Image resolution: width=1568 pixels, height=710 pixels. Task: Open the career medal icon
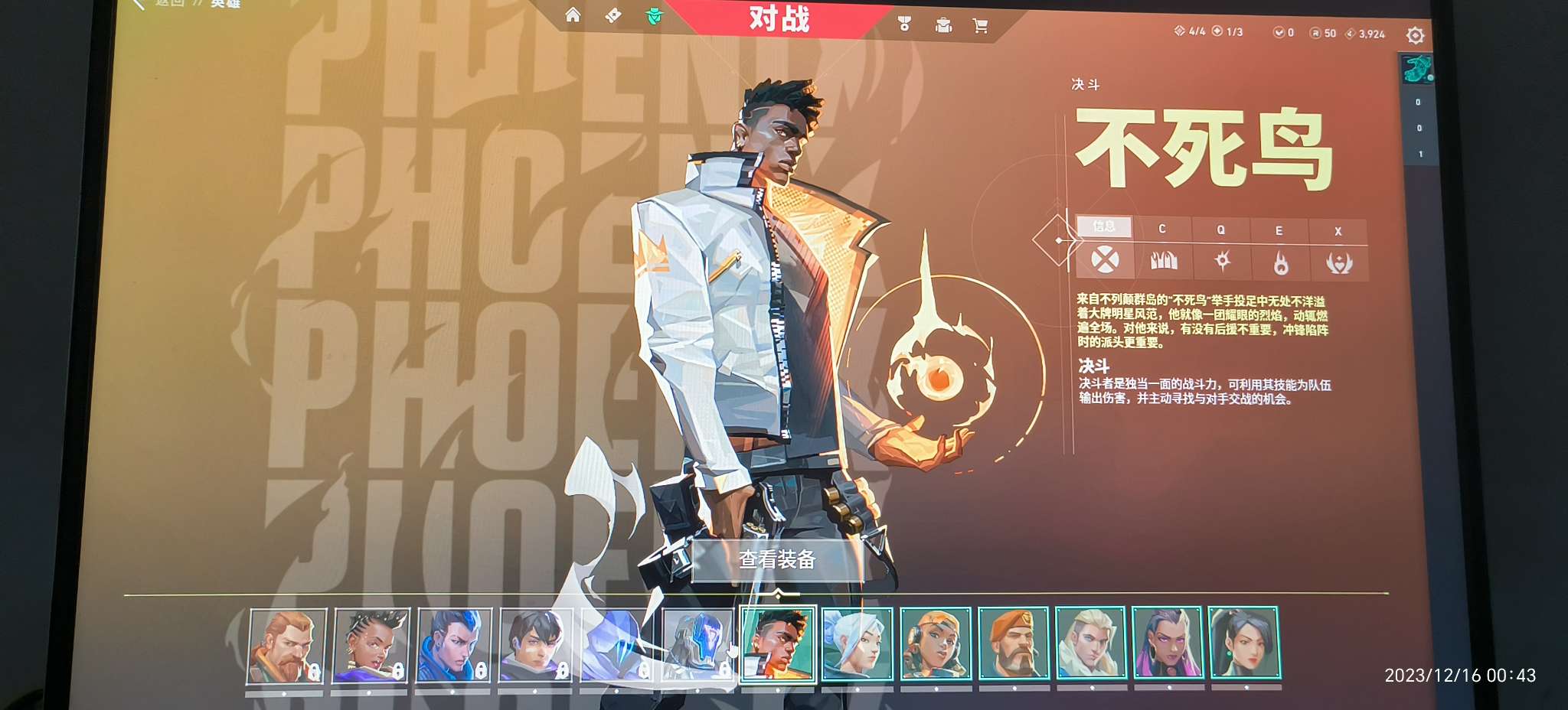pyautogui.click(x=904, y=24)
